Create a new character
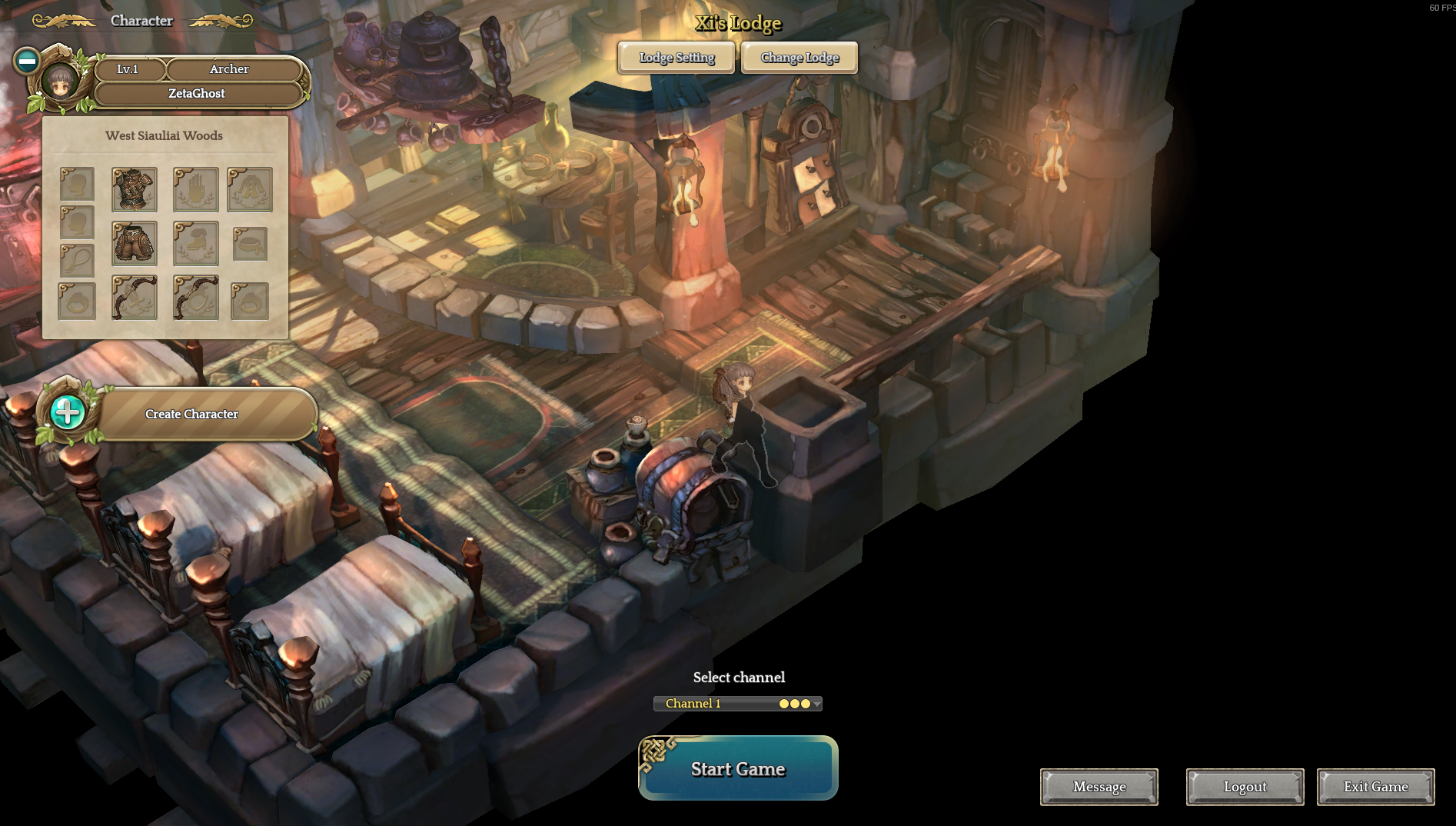Viewport: 1456px width, 826px height. [191, 414]
